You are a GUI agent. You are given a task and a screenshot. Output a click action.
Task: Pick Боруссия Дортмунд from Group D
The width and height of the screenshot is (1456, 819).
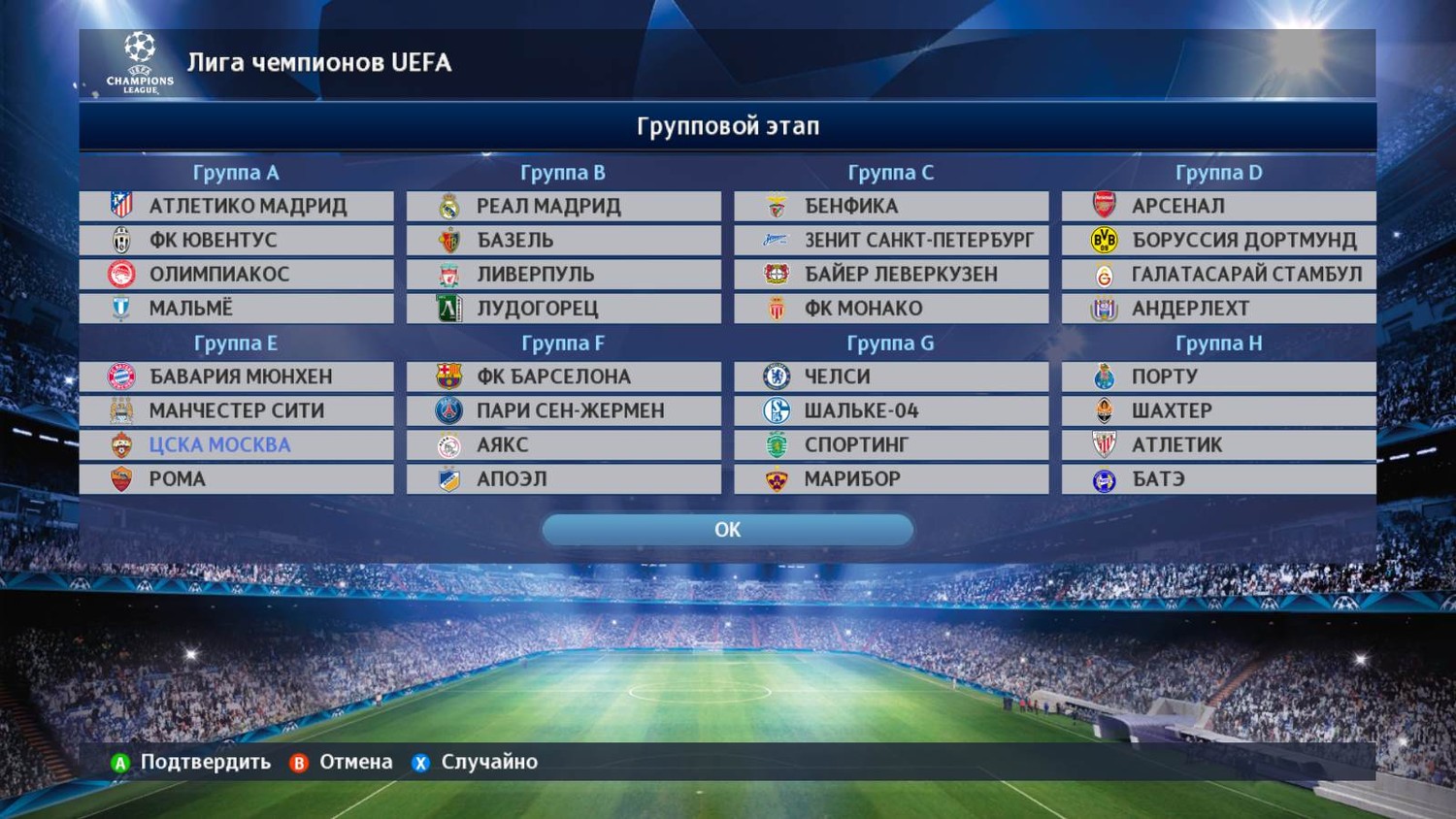1218,240
